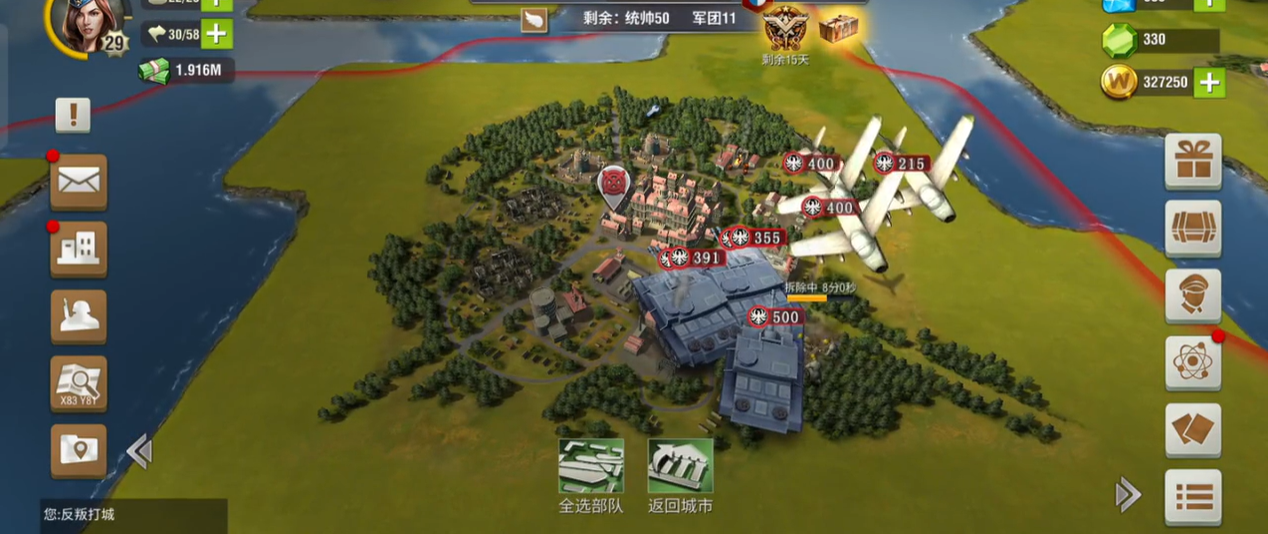The height and width of the screenshot is (534, 1268).
Task: Open the commander portrait profile
Action: pyautogui.click(x=81, y=24)
